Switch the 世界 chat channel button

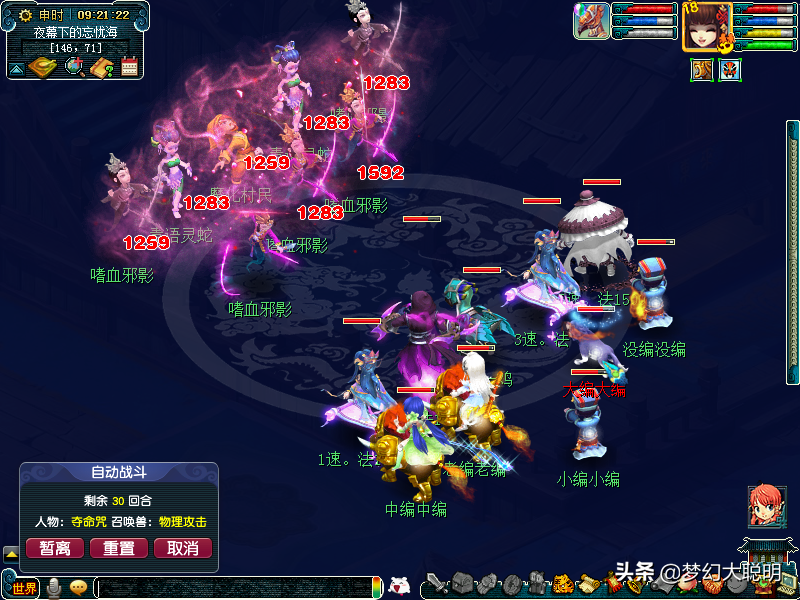[25, 588]
